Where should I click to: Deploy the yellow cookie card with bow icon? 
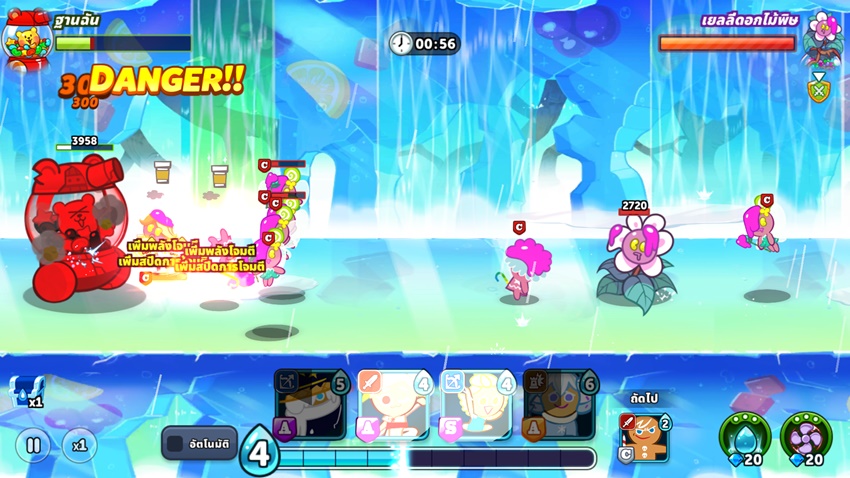coord(477,405)
